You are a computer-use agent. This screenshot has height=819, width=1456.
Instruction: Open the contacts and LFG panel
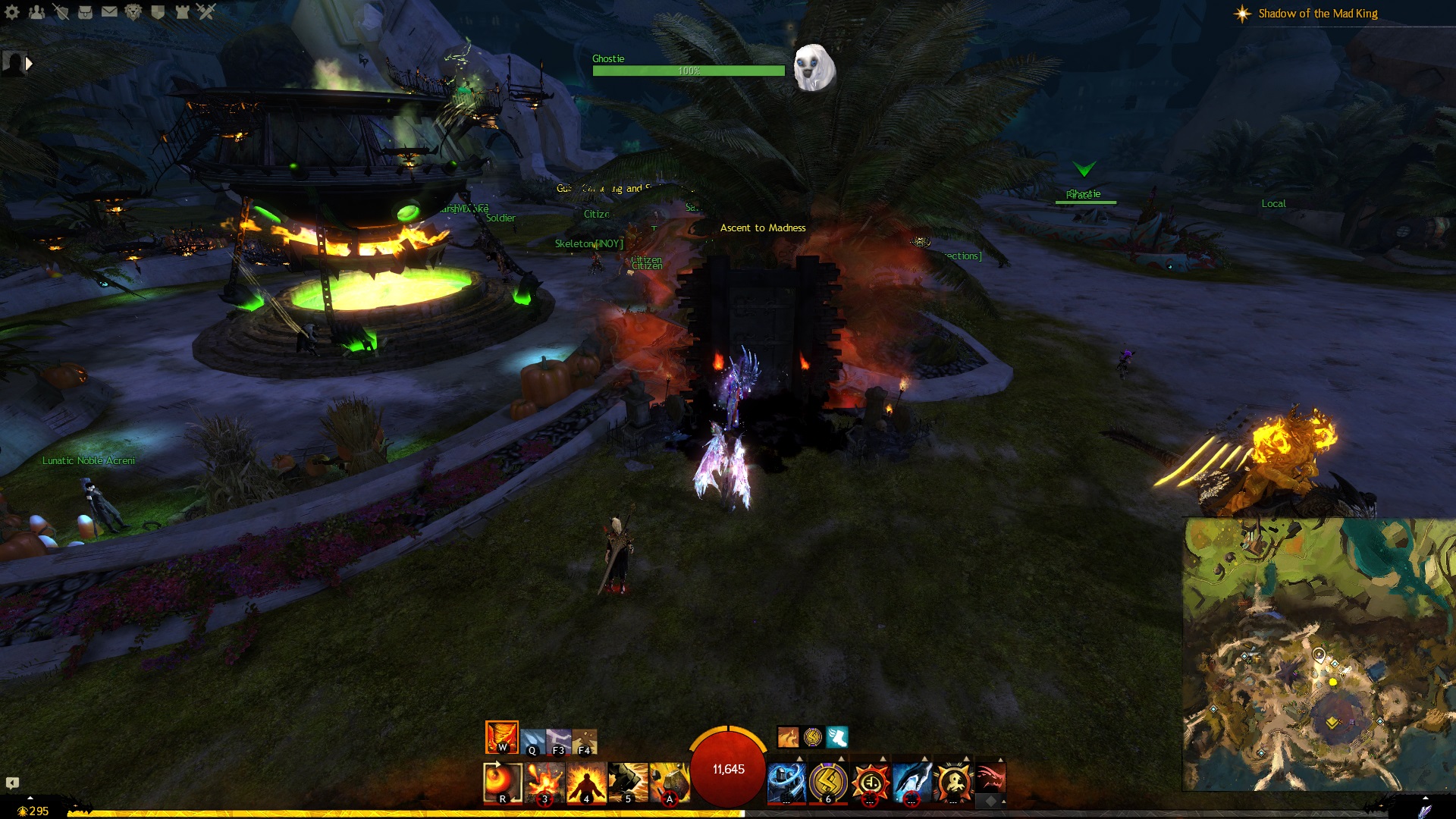(36, 11)
